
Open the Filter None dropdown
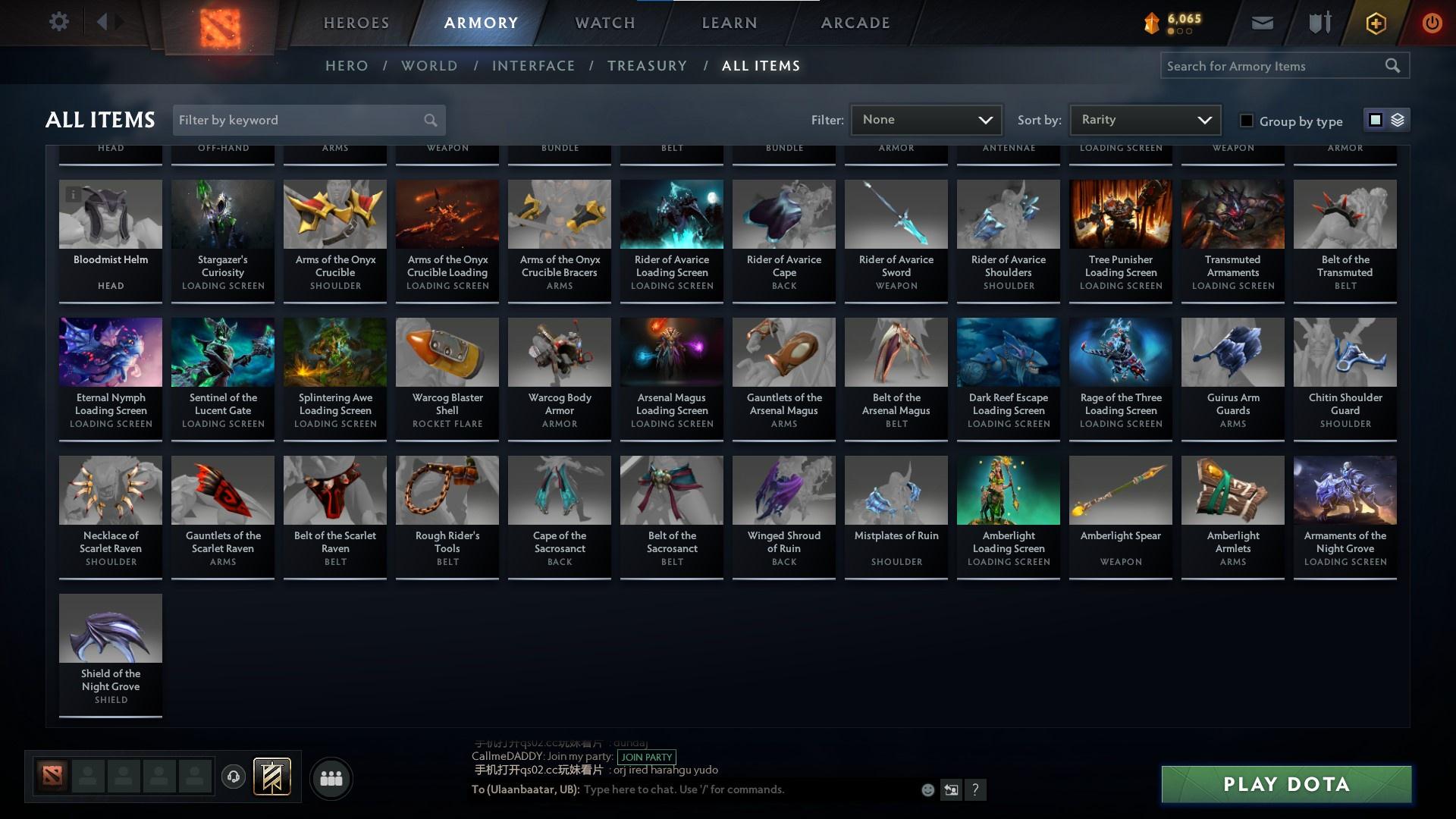(x=925, y=119)
